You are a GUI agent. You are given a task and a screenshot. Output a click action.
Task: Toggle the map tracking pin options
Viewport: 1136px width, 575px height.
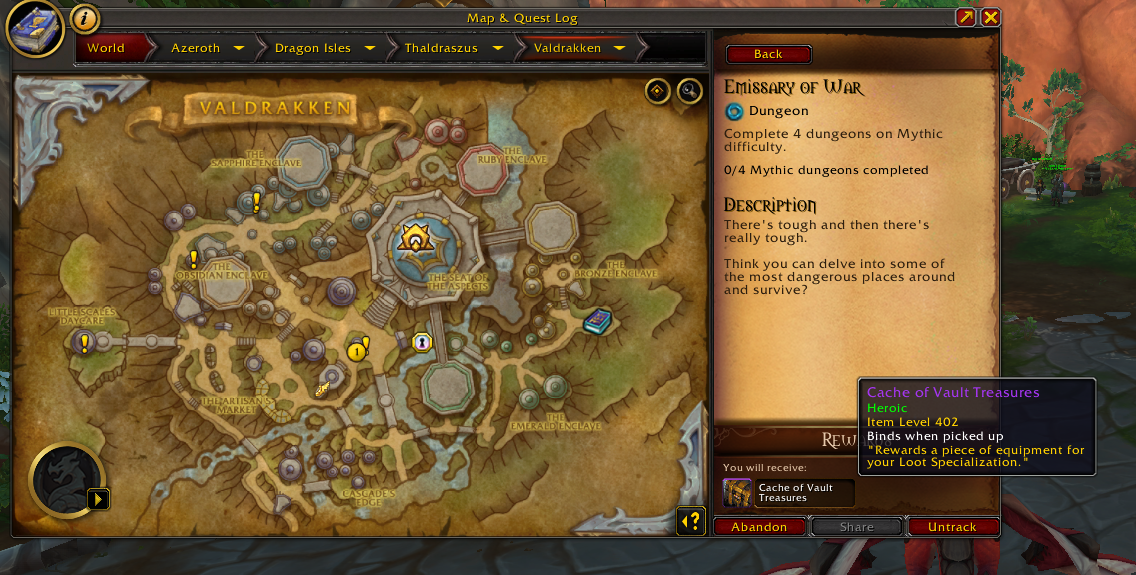(x=657, y=91)
